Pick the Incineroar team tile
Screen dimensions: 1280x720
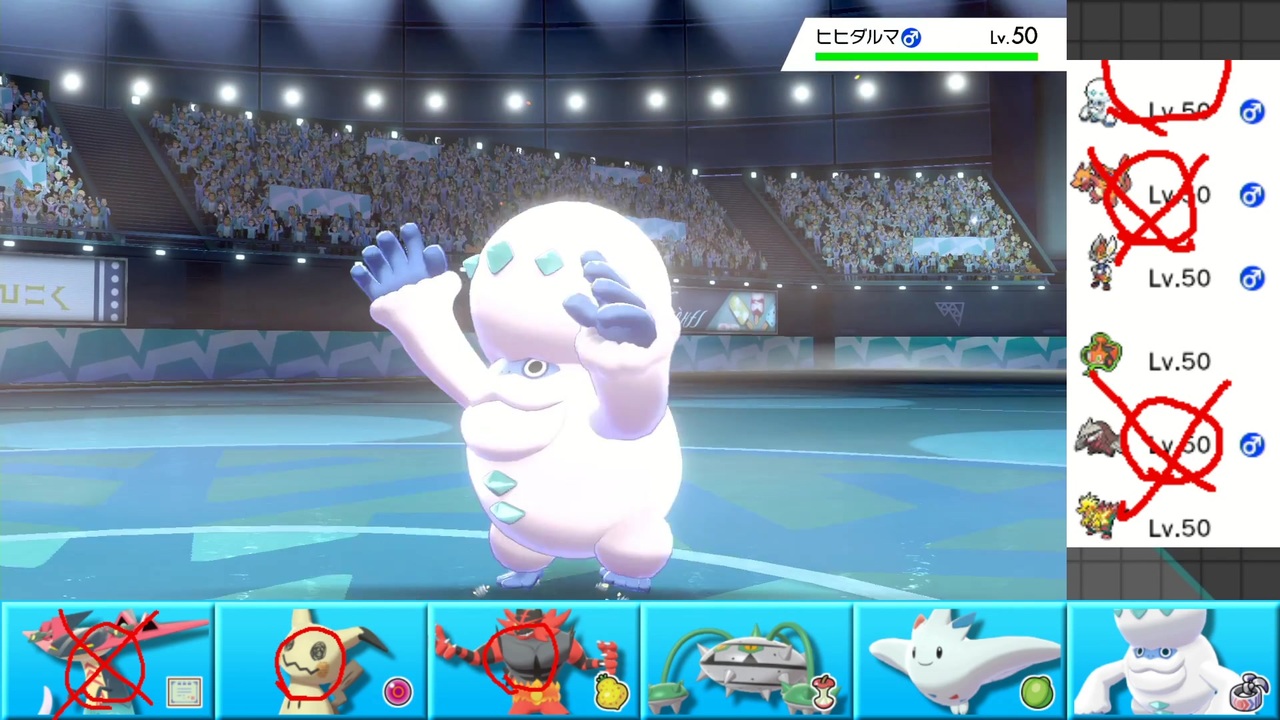tap(534, 662)
